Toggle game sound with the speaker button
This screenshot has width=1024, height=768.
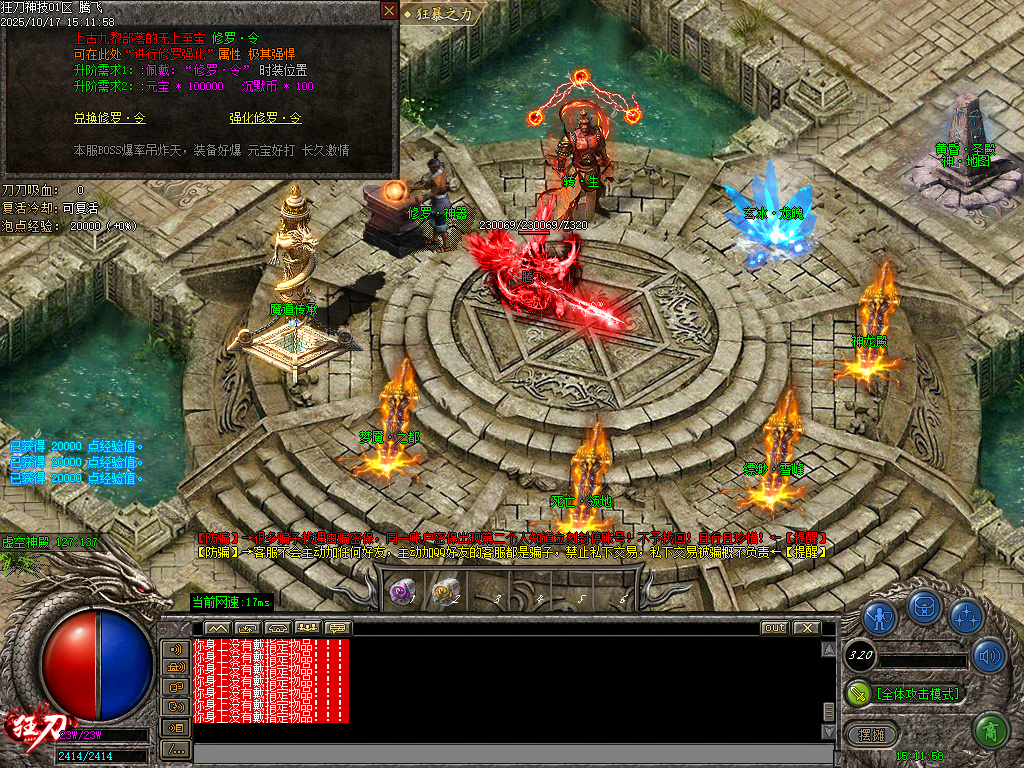[989, 655]
